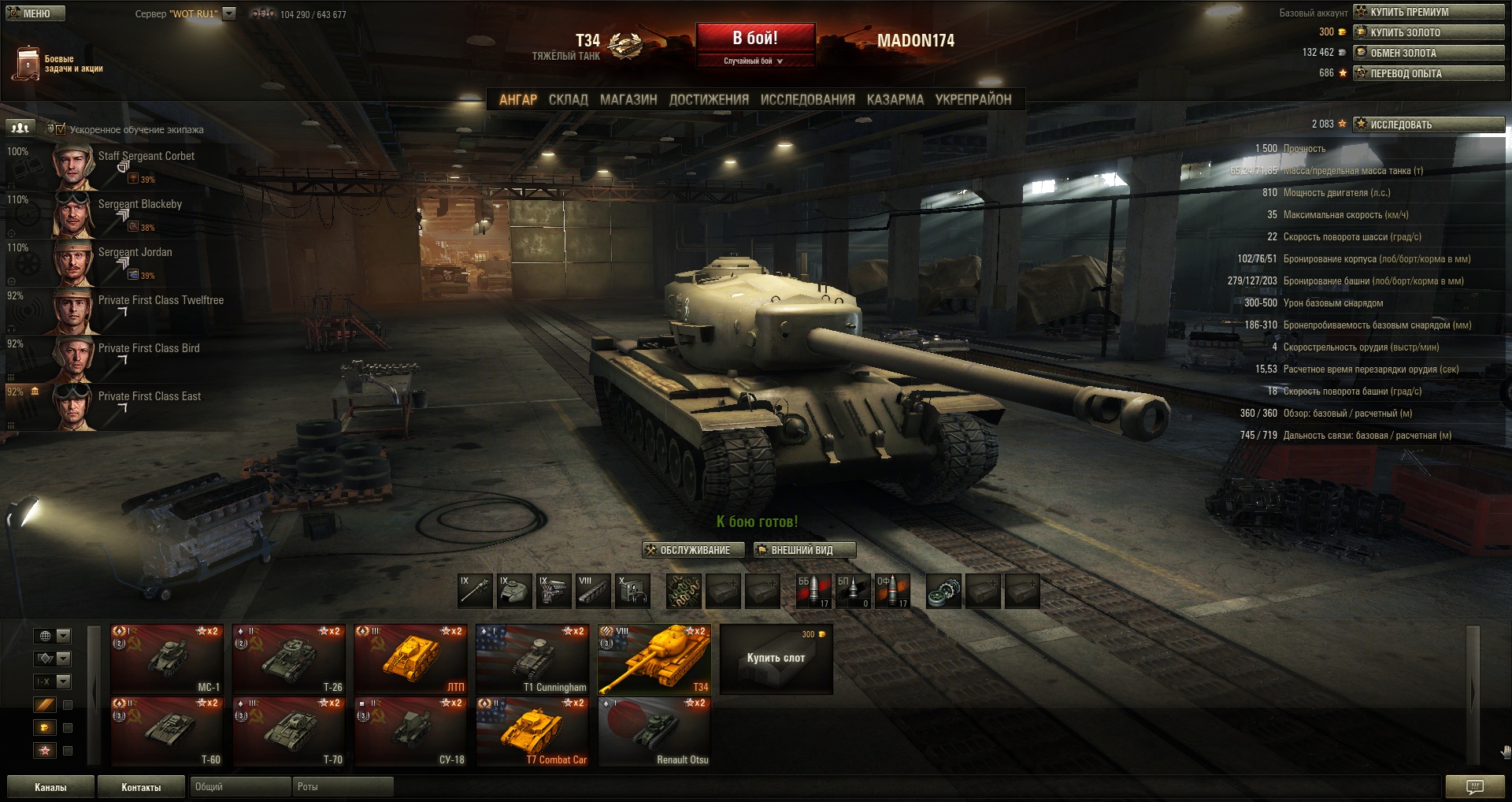Click КУПИТЬ ЗОЛОТО button
The height and width of the screenshot is (802, 1512).
click(x=1428, y=32)
